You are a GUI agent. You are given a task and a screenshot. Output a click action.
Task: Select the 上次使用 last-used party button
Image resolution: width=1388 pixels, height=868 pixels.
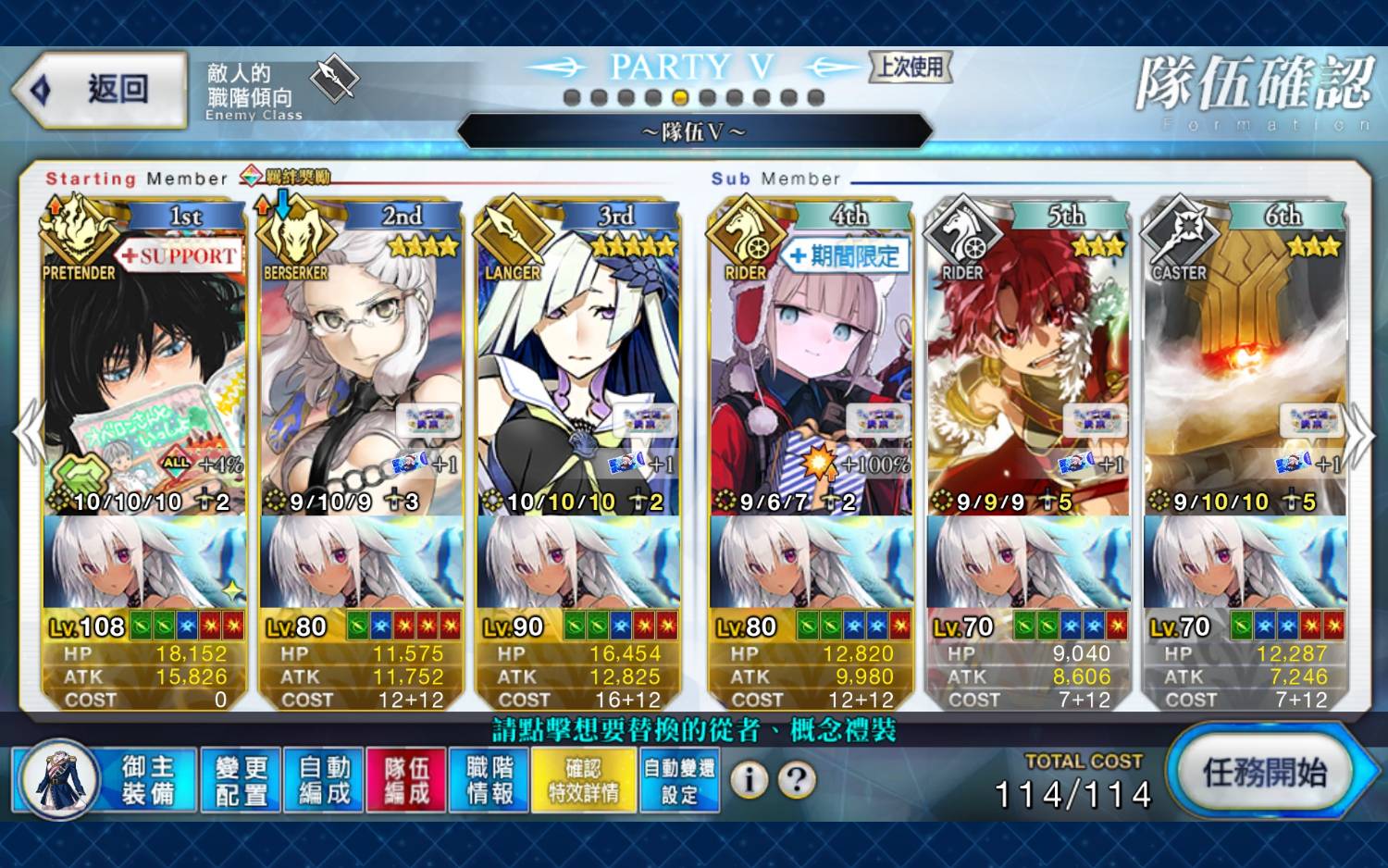[x=911, y=67]
